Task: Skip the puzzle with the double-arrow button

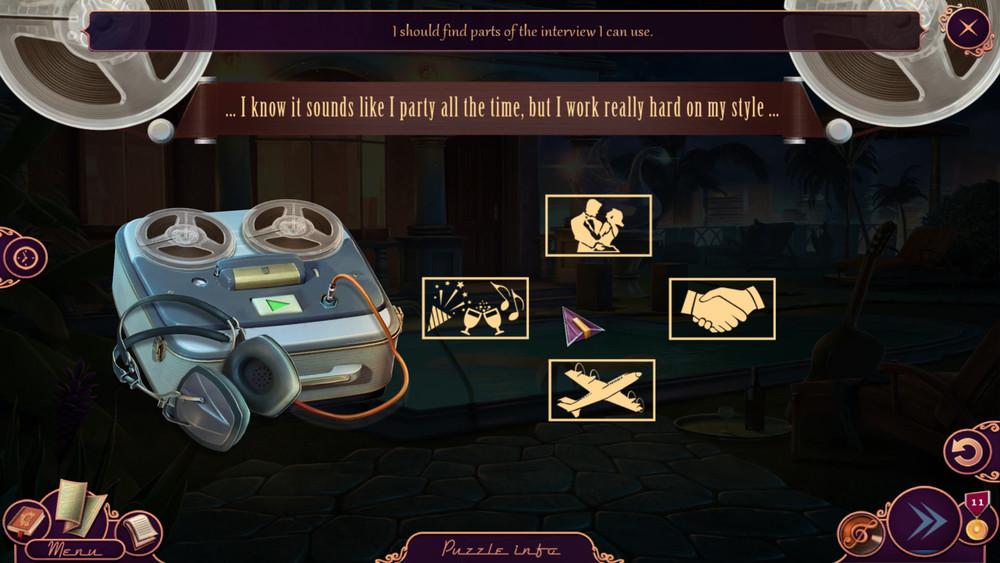Action: 923,521
